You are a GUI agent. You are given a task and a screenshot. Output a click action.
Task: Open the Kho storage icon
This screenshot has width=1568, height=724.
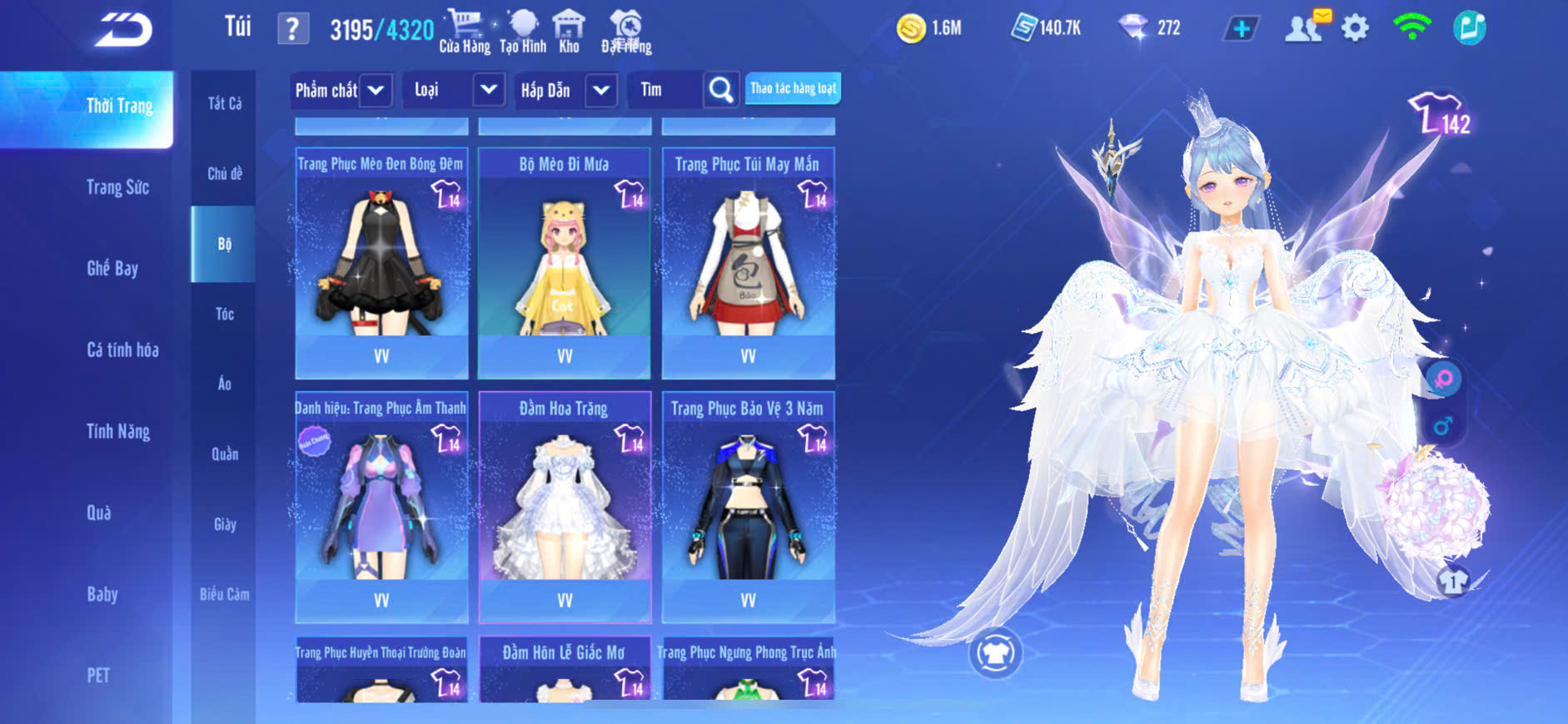(569, 32)
